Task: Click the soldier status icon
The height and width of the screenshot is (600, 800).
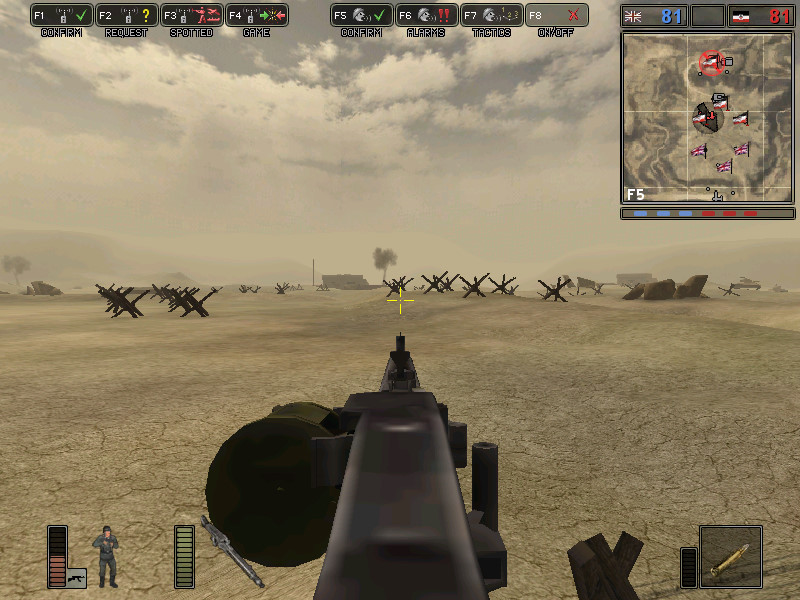Action: tap(105, 555)
